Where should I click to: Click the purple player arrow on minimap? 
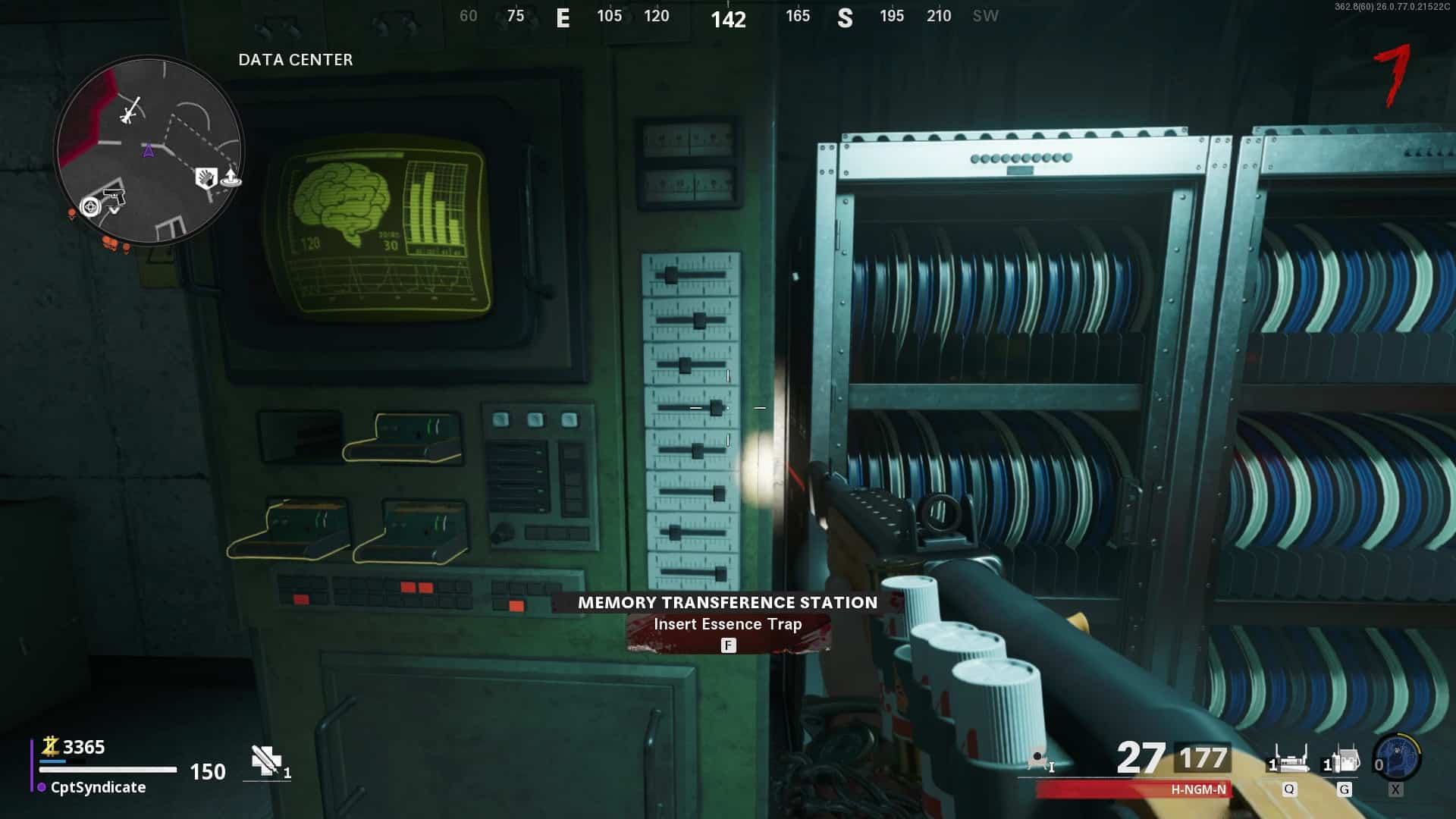tap(149, 151)
